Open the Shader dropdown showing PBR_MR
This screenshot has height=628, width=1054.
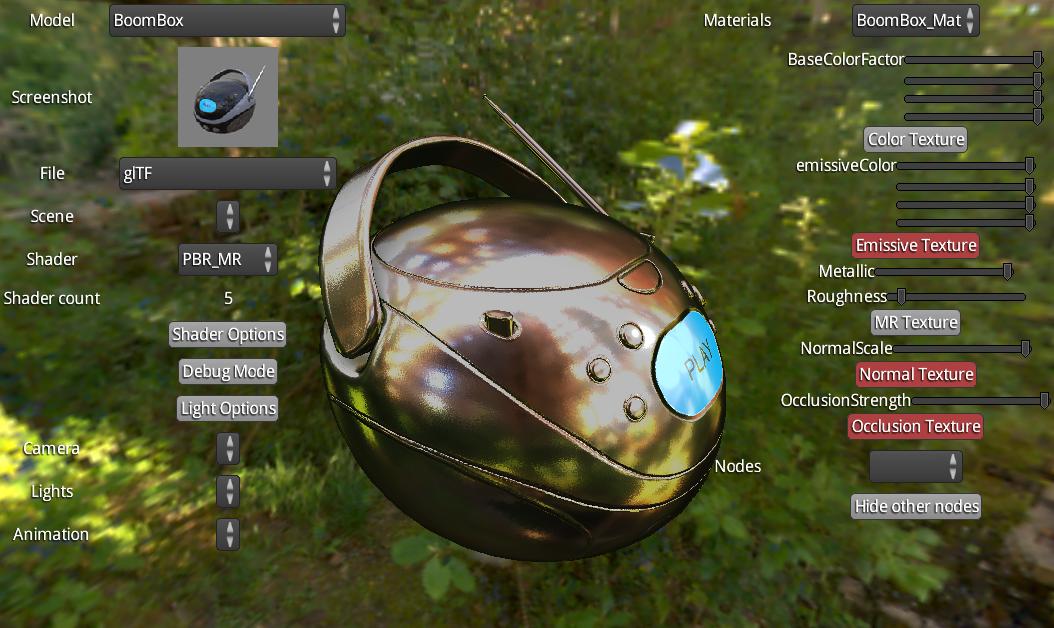tap(227, 259)
